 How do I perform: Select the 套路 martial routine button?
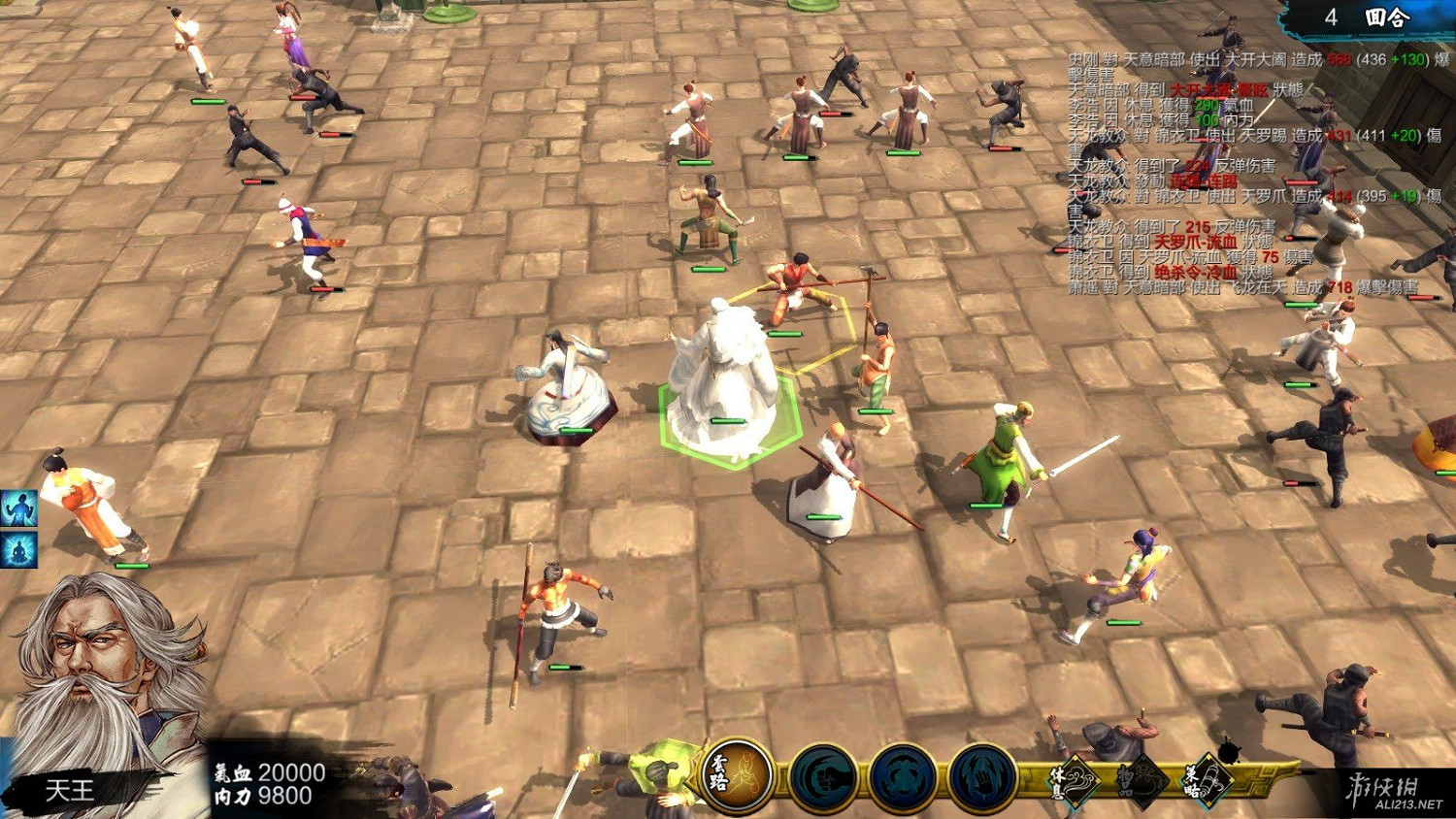(737, 775)
